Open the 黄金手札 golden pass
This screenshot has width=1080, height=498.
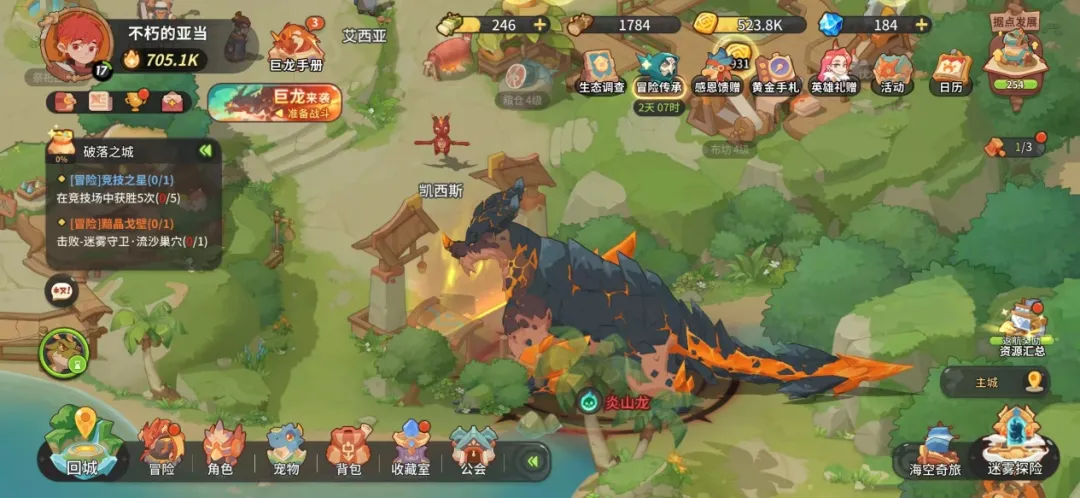pos(775,70)
